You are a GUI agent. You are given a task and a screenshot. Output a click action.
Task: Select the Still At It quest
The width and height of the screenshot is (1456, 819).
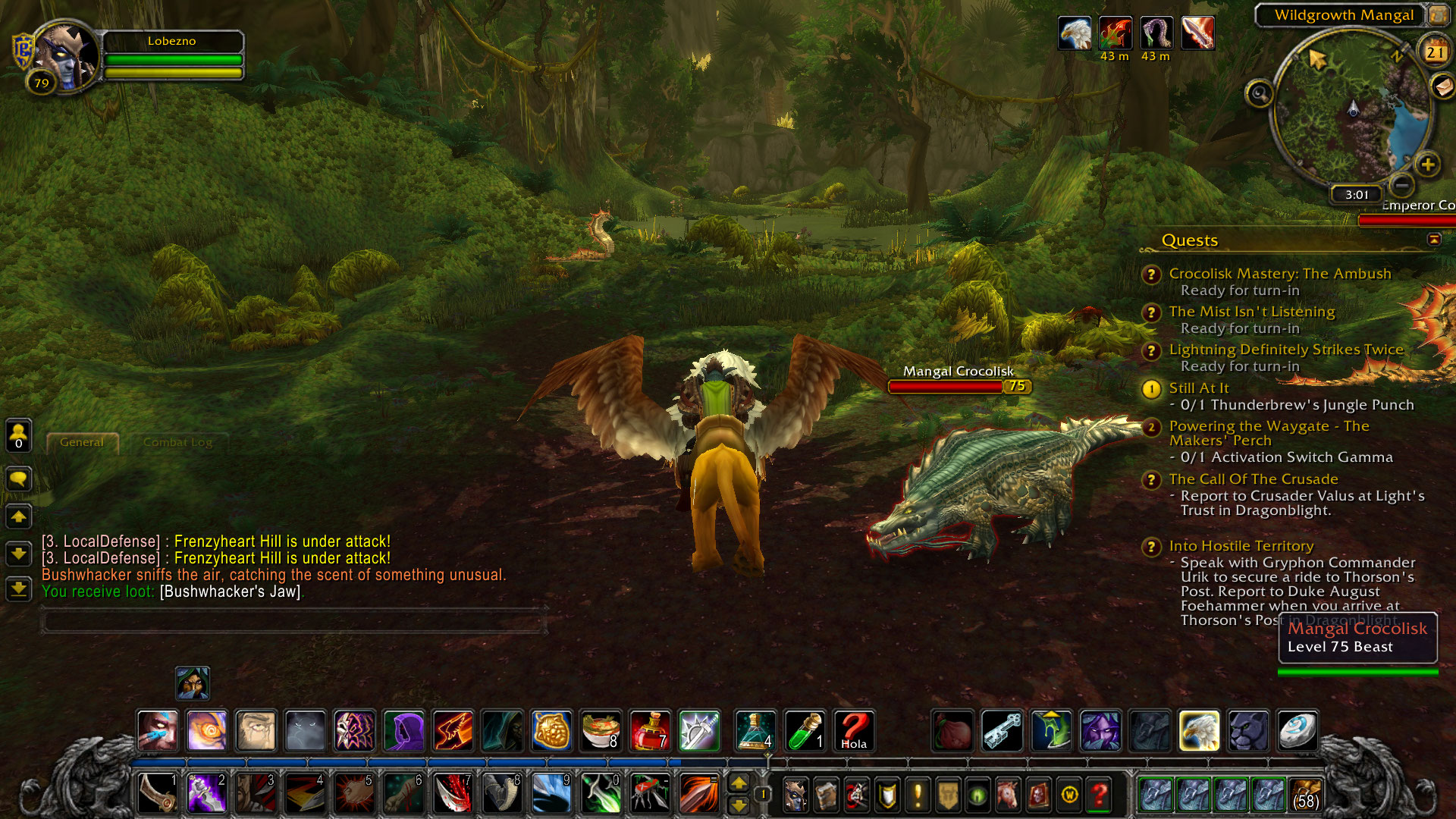point(1198,388)
